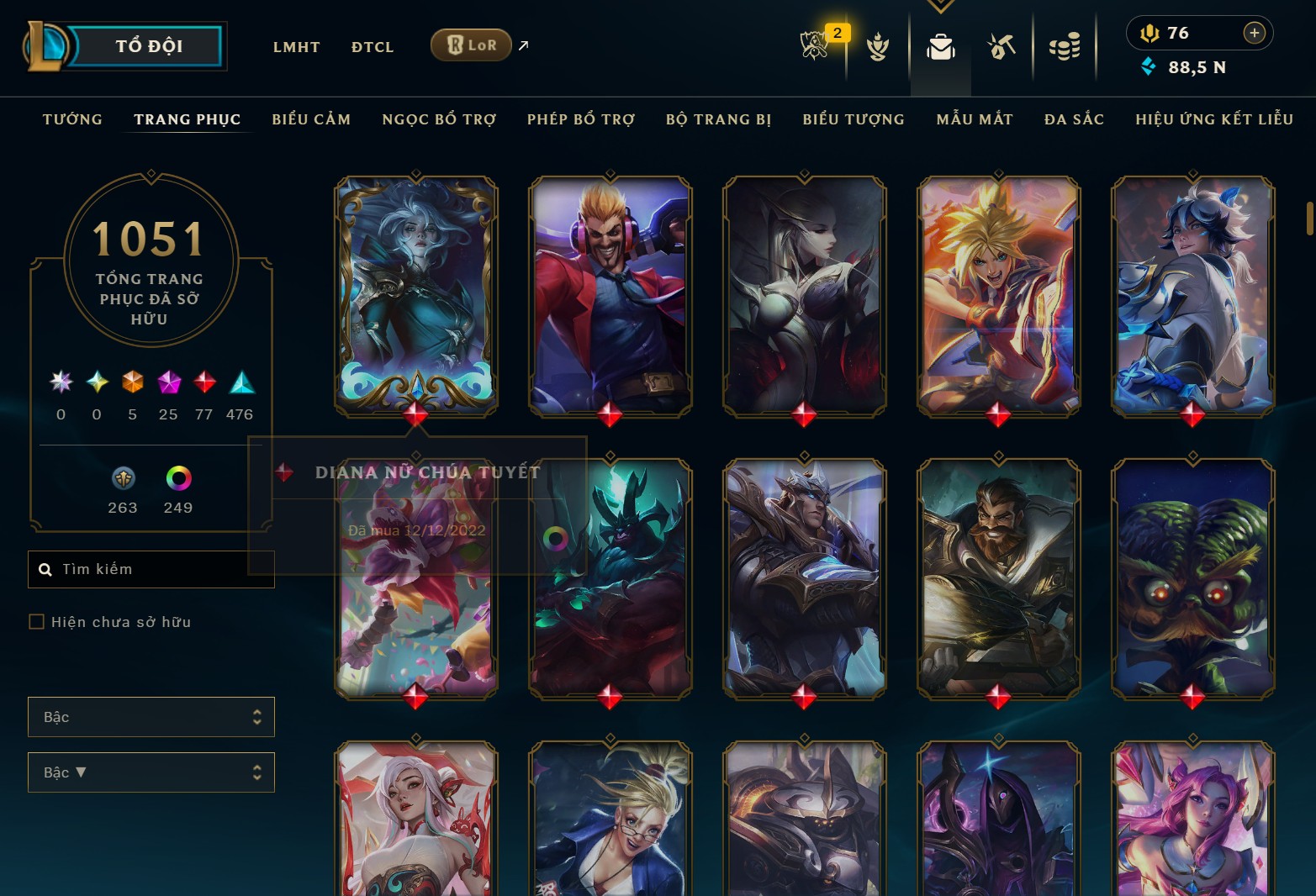Click the chroma color wheel showing 249
This screenshot has width=1316, height=896.
[x=177, y=481]
